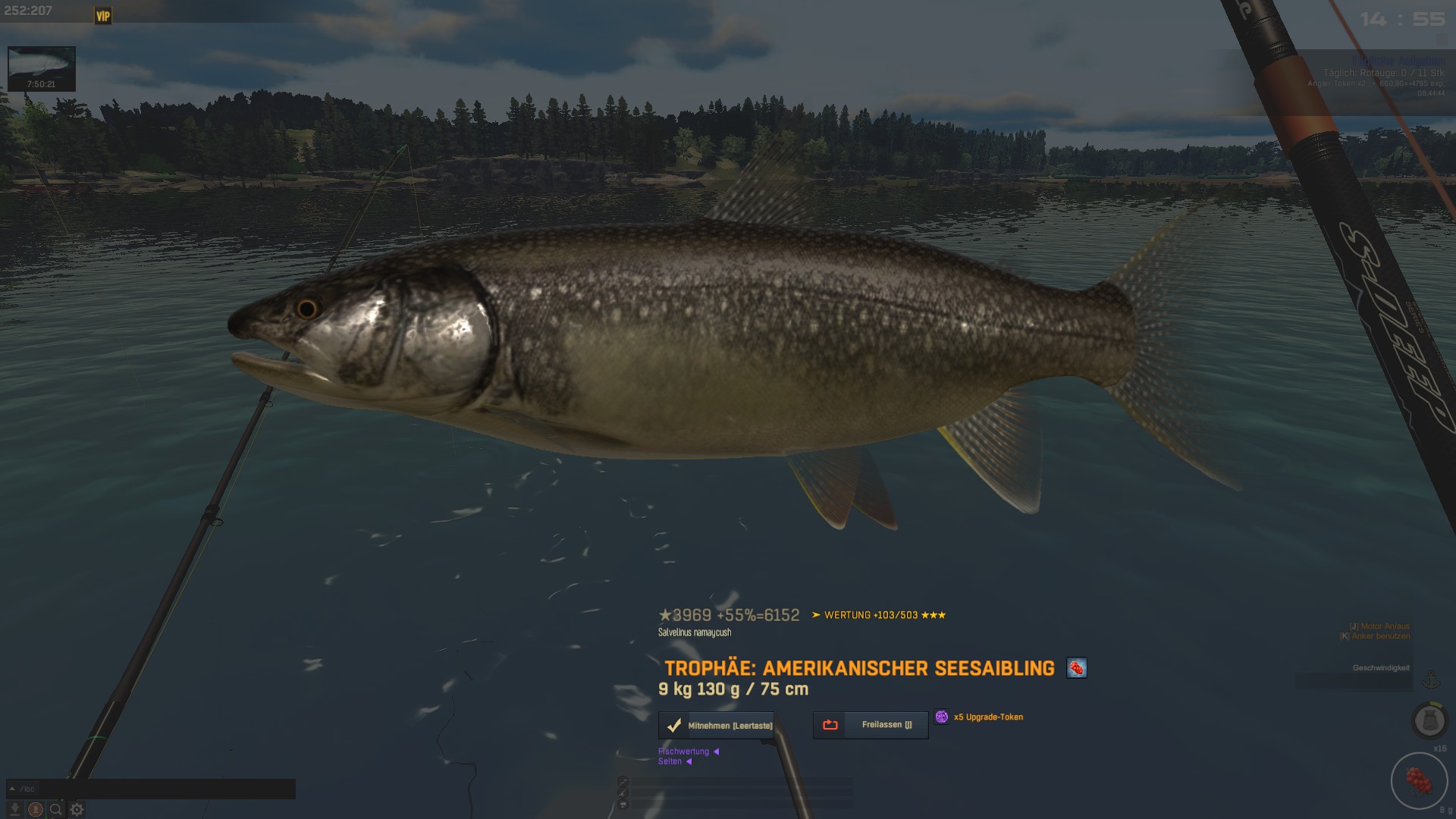Click the VIP badge
This screenshot has width=1456, height=819.
pyautogui.click(x=103, y=16)
